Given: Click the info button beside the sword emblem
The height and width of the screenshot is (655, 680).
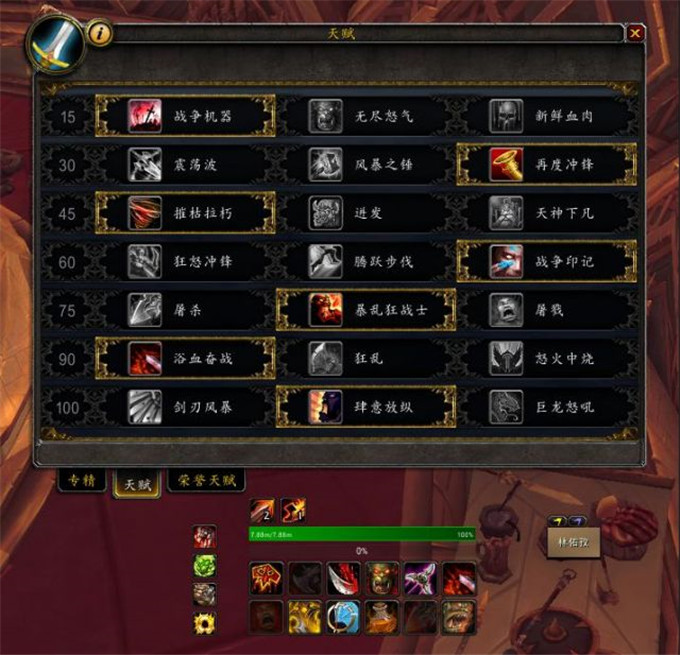Looking at the screenshot, I should click(x=100, y=33).
